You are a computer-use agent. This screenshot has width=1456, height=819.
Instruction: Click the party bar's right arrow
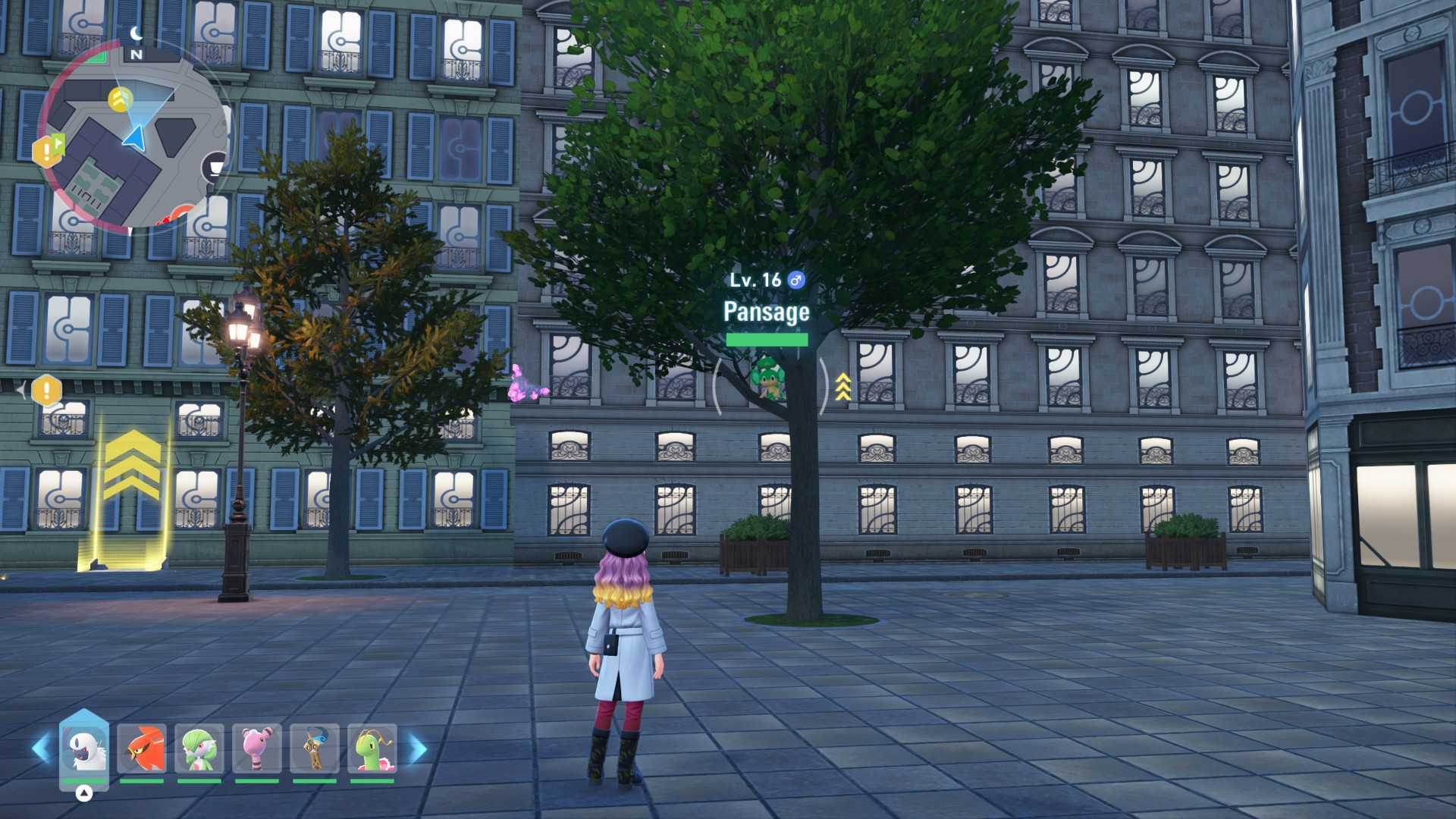click(x=418, y=748)
